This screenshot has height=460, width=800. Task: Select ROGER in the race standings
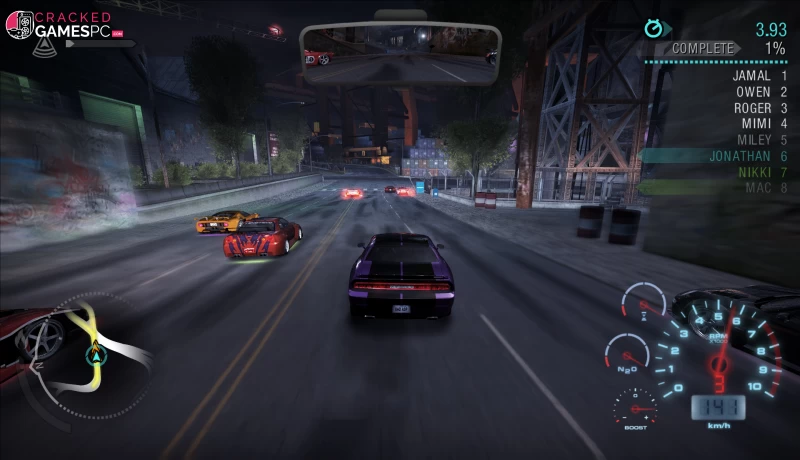[x=752, y=108]
